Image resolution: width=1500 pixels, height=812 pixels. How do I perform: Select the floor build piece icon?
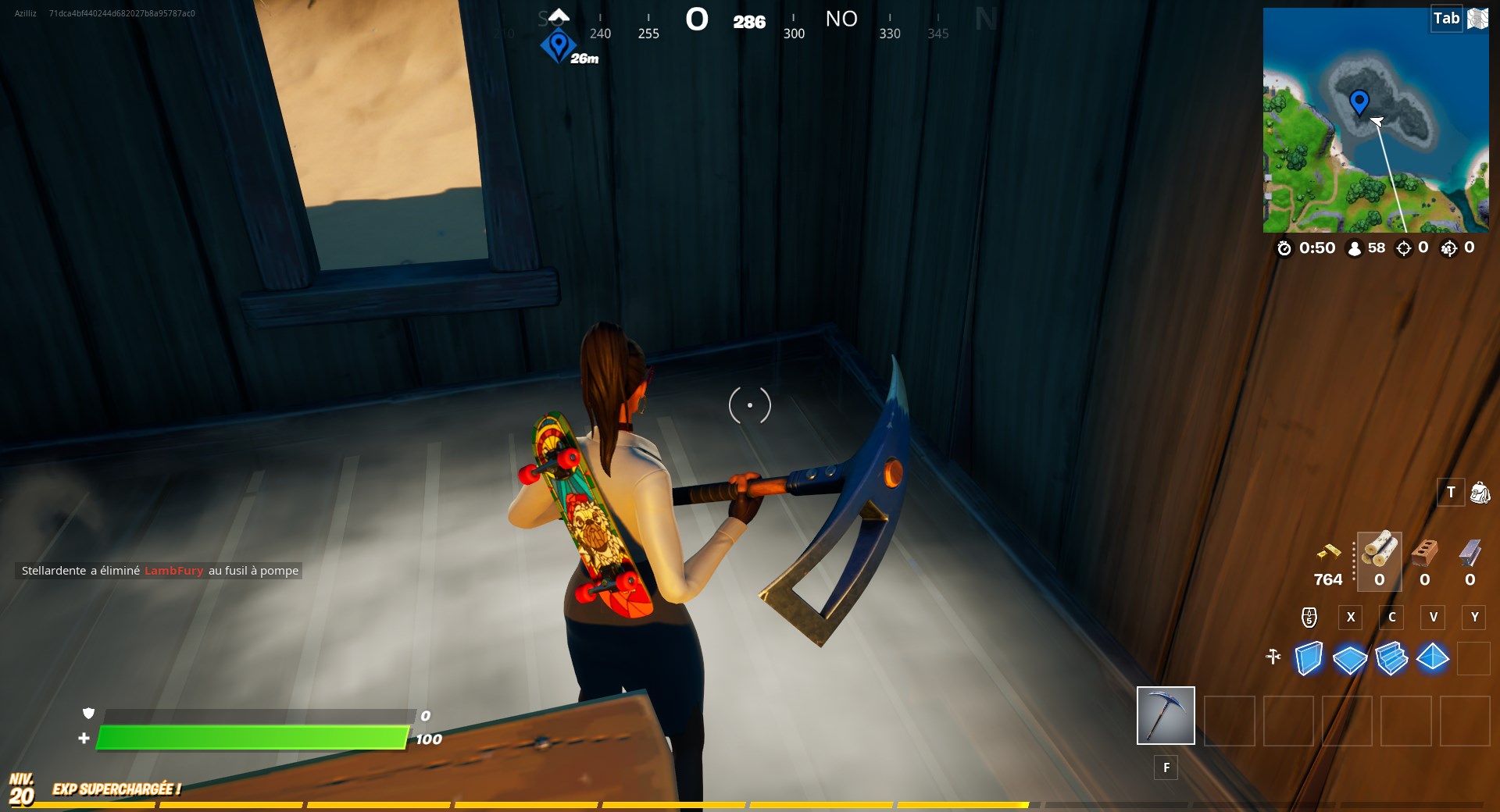1351,660
